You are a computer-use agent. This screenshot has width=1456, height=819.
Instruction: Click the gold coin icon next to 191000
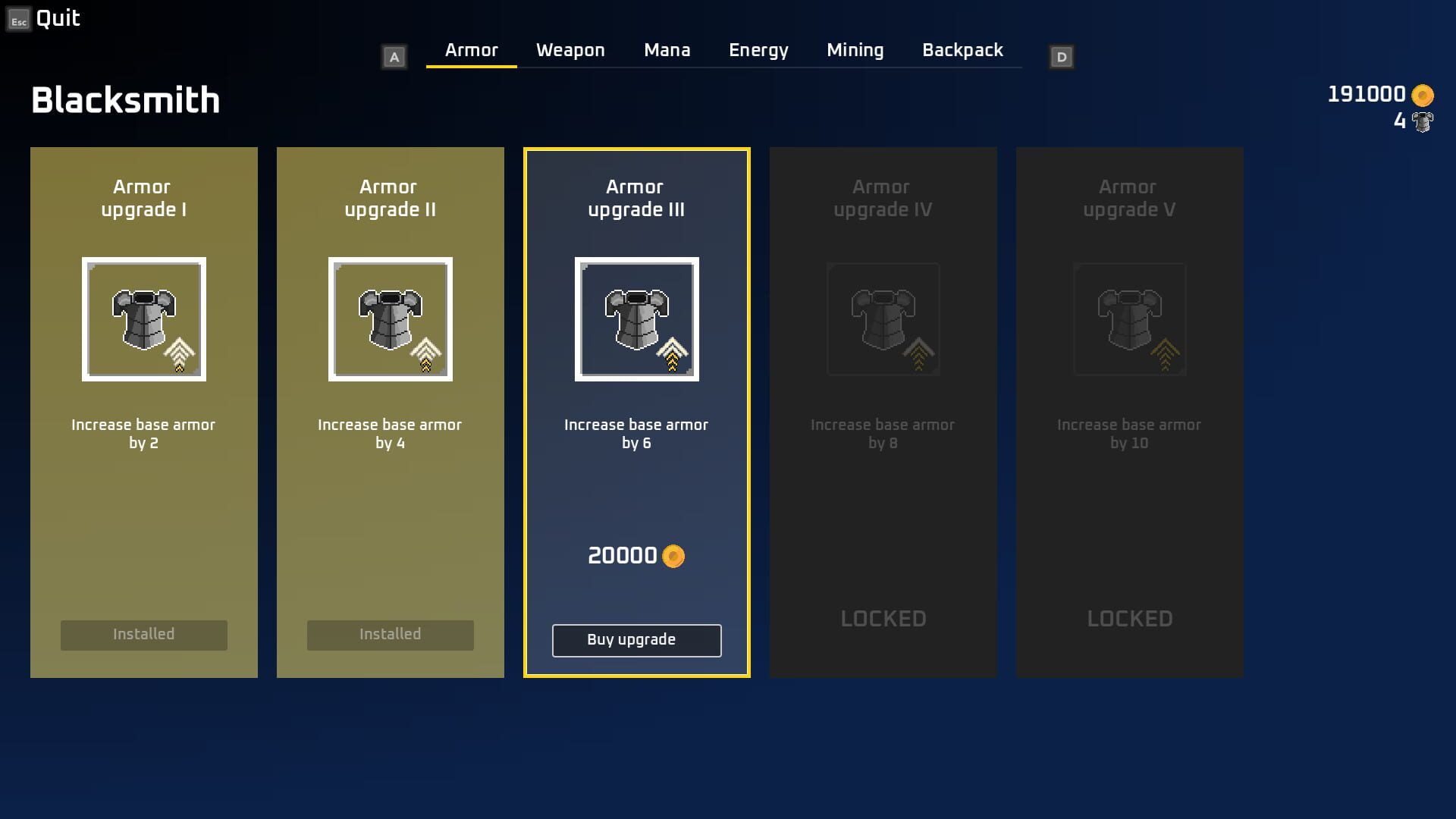pyautogui.click(x=1421, y=94)
